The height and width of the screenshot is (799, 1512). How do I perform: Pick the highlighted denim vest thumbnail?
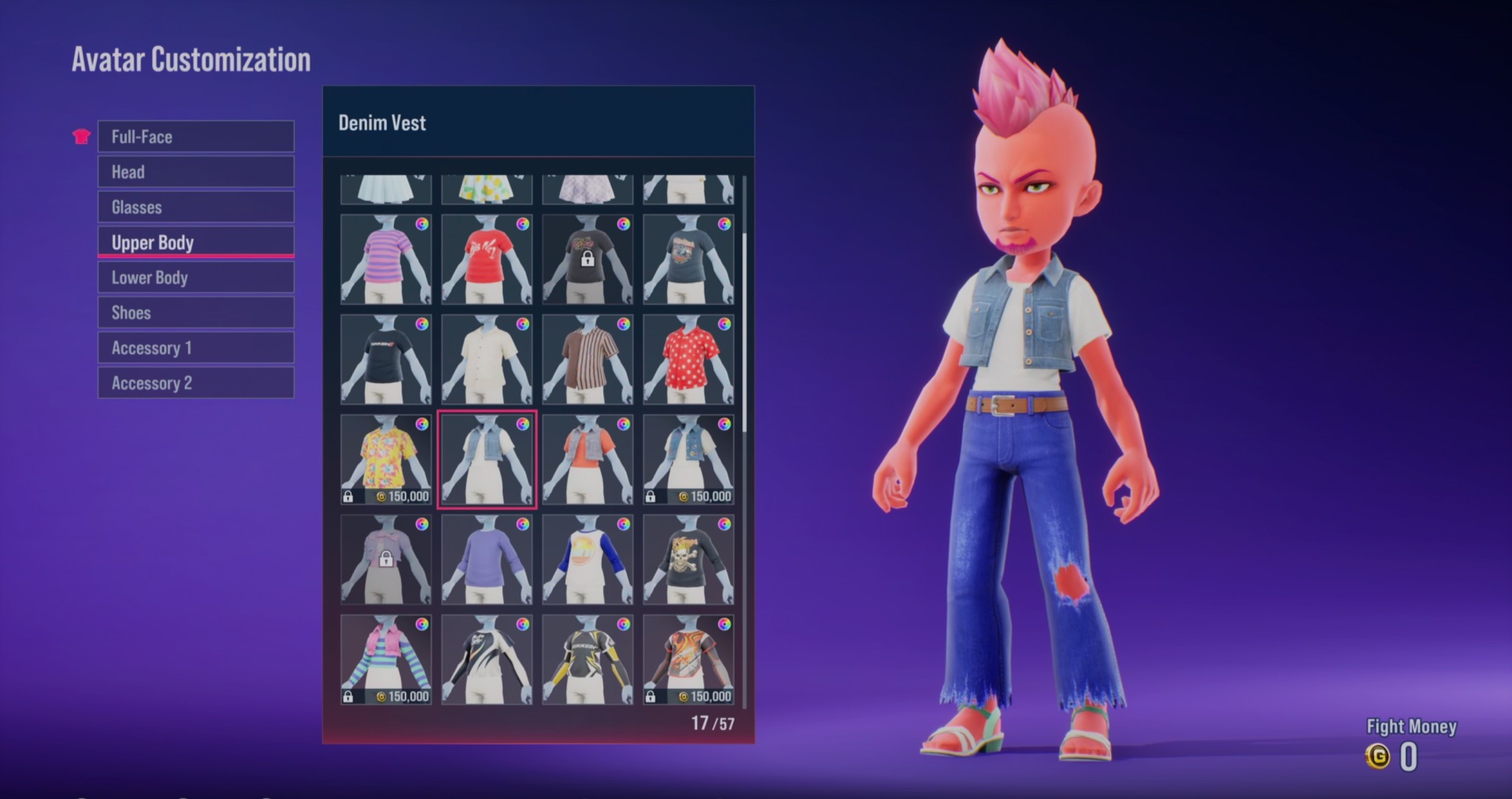[x=486, y=459]
